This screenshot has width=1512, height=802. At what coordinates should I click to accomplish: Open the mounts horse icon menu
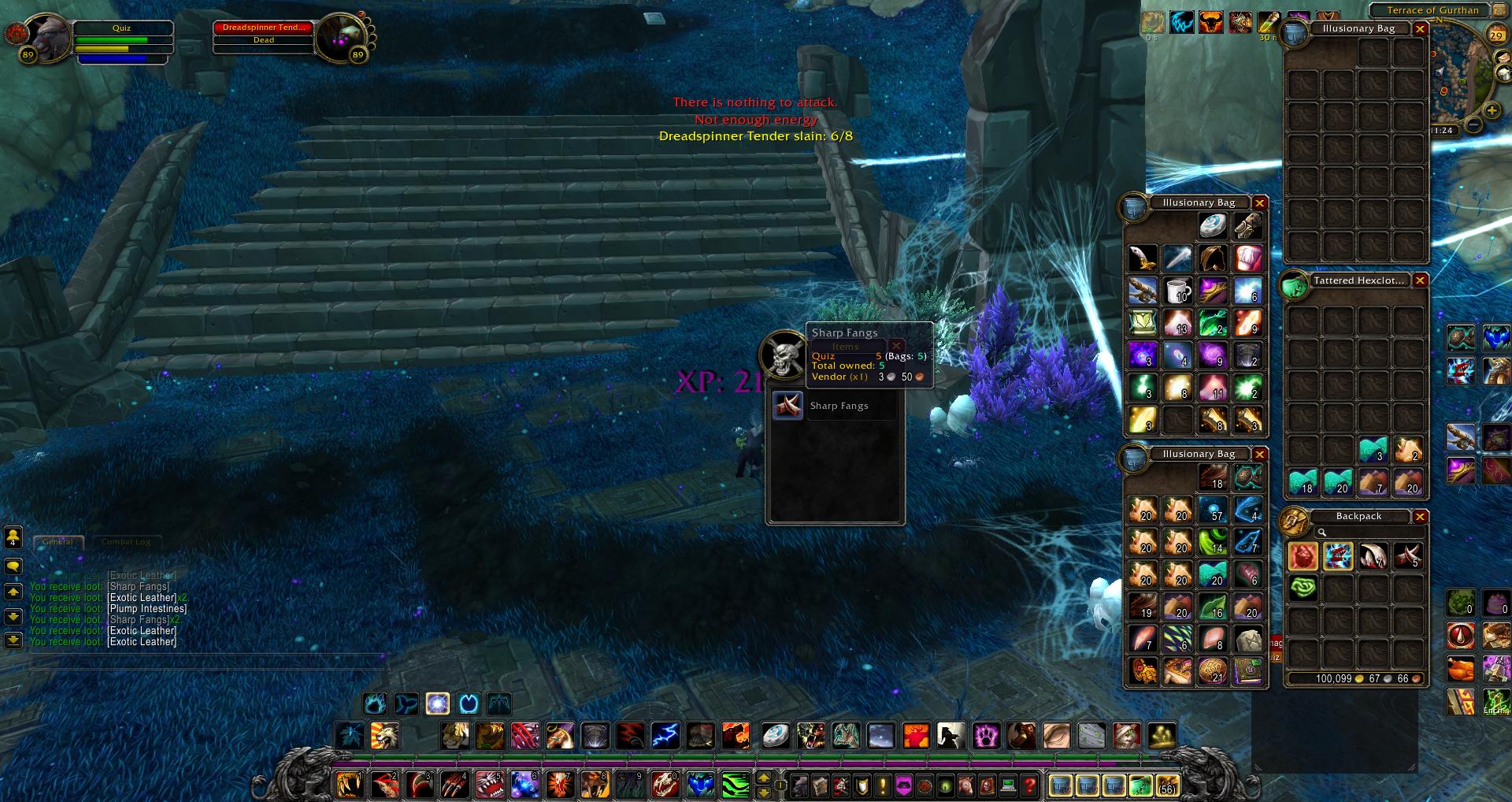coord(967,785)
